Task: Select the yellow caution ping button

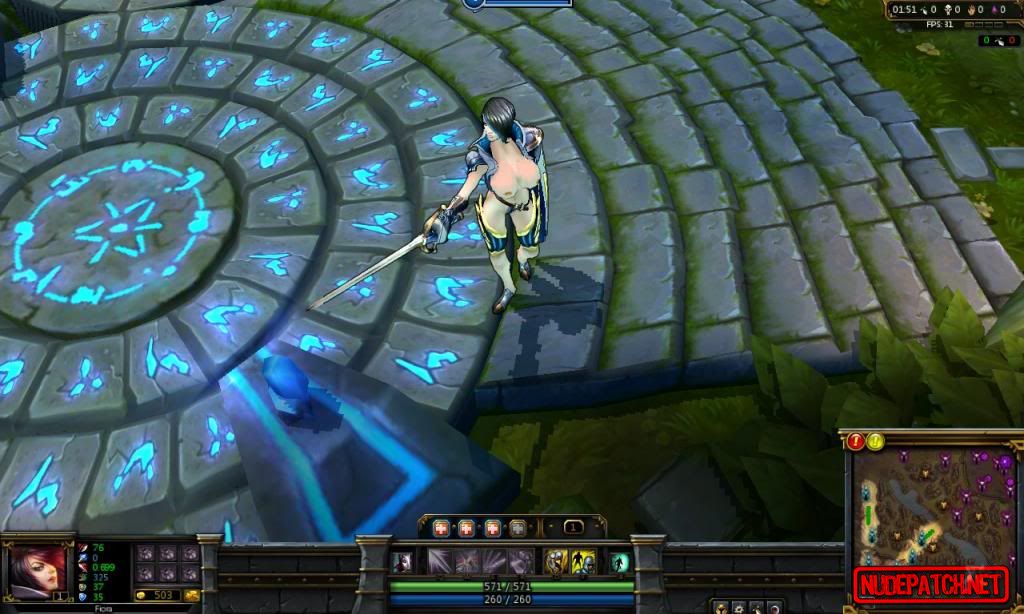Action: pos(876,441)
